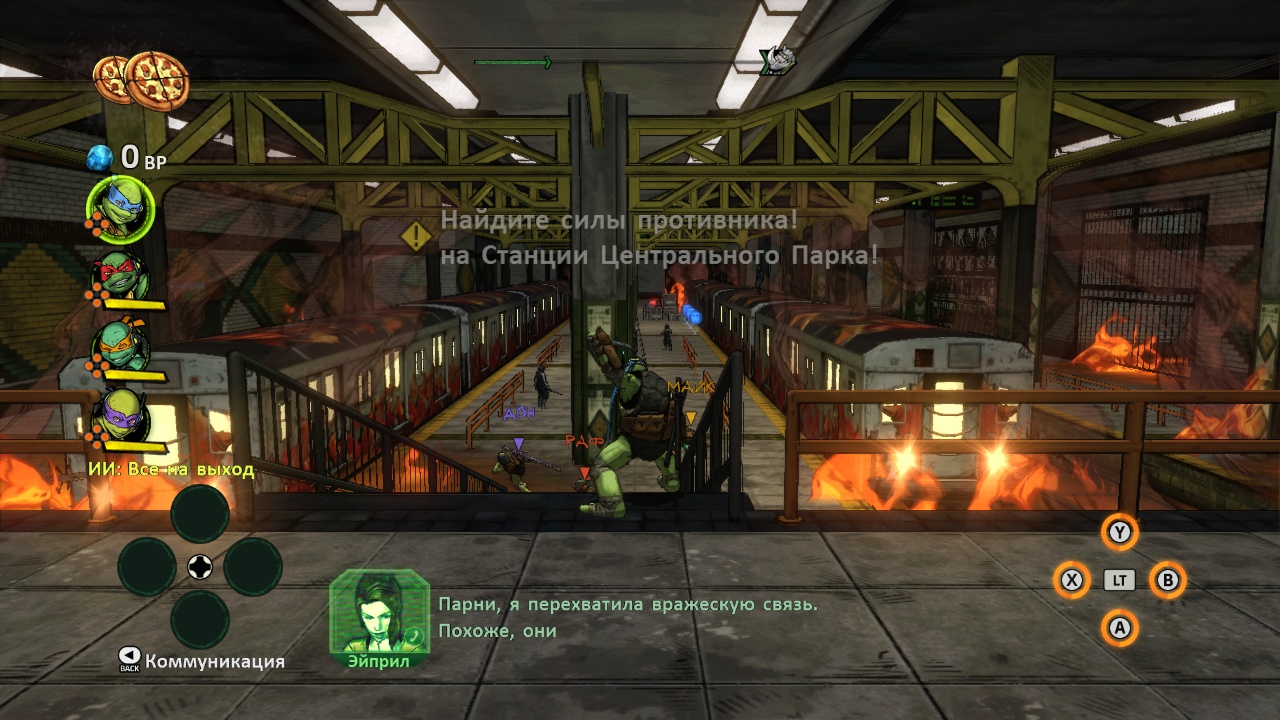This screenshot has width=1280, height=720.
Task: Click the yellow diamond objective warning icon
Action: pyautogui.click(x=416, y=237)
